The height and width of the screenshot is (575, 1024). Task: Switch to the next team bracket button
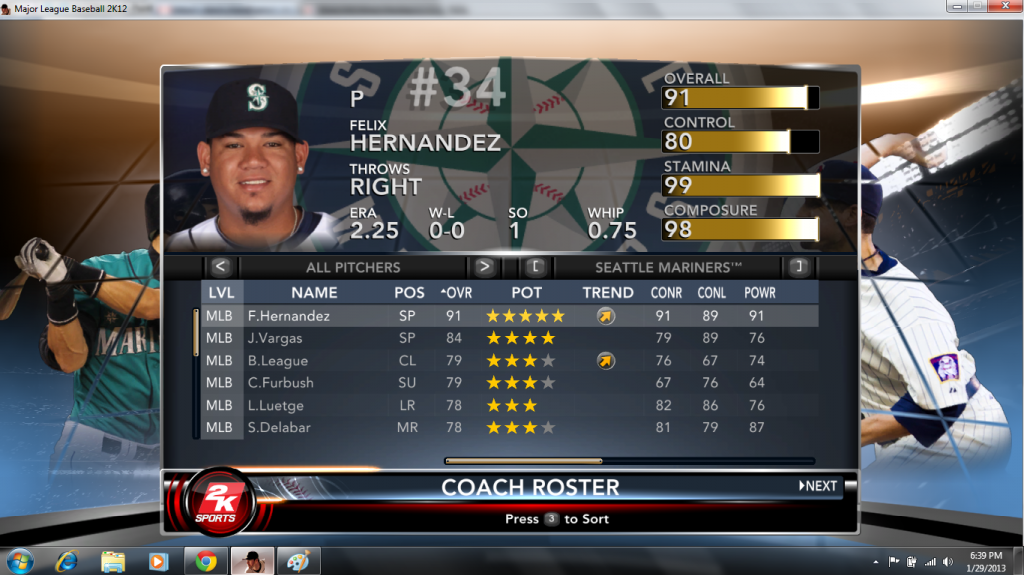[798, 267]
